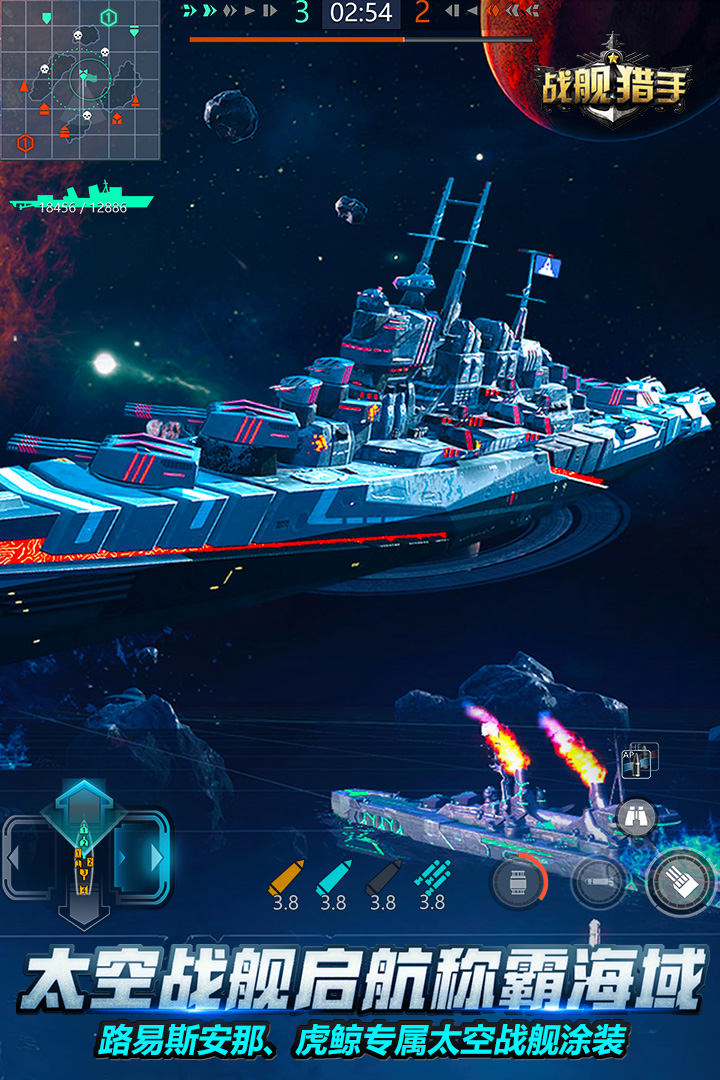Tap the steer-right arrow control
This screenshot has width=720, height=1080.
tap(143, 857)
